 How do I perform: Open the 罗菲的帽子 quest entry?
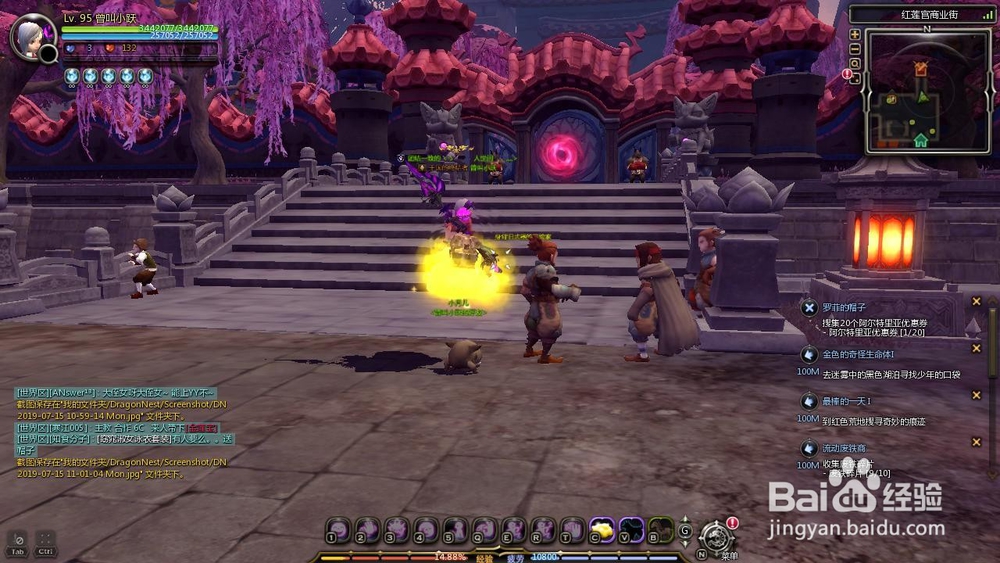pyautogui.click(x=843, y=308)
